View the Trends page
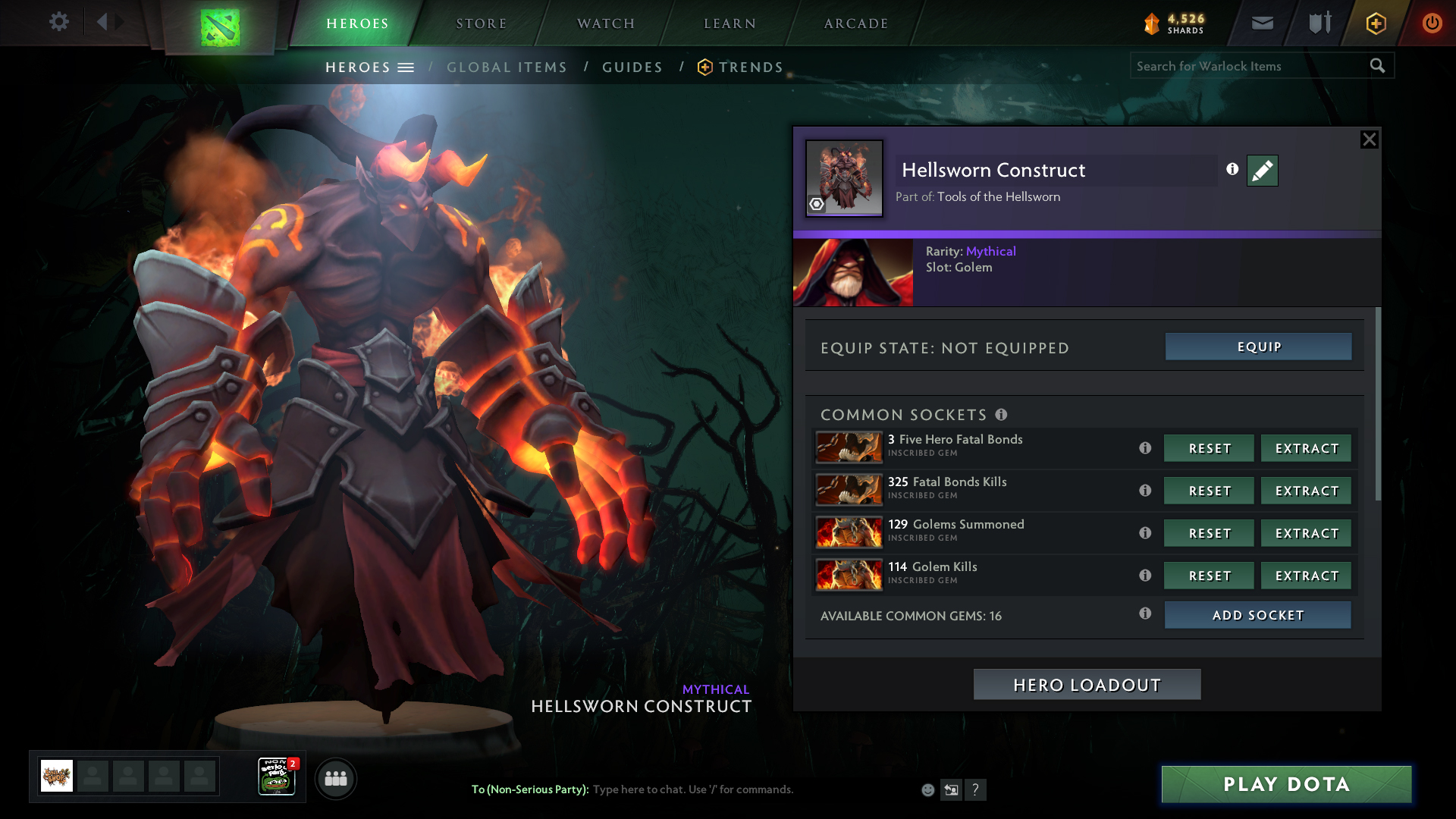Image resolution: width=1456 pixels, height=819 pixels. click(x=750, y=67)
